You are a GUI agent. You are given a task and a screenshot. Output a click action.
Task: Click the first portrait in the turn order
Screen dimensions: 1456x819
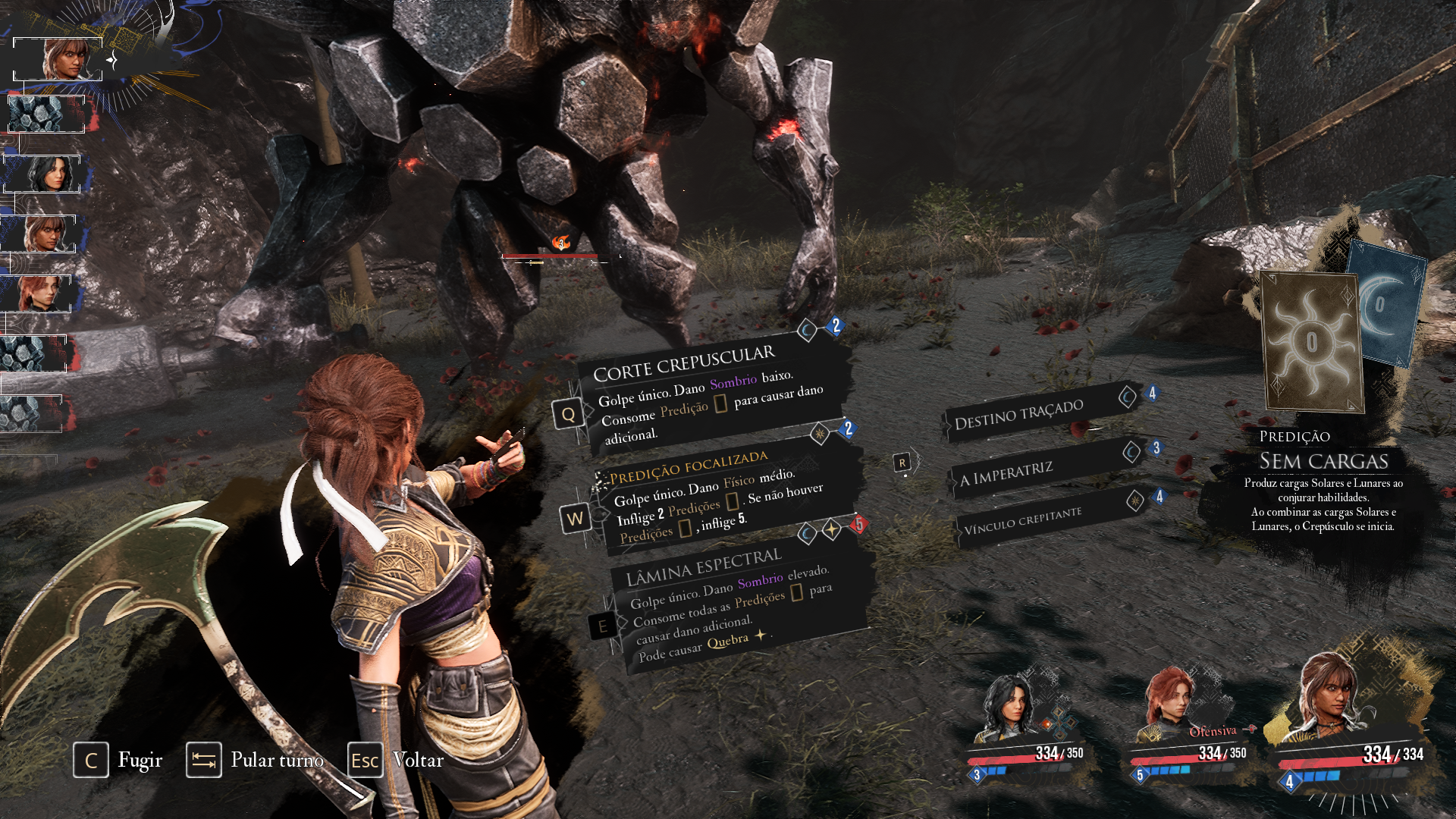(x=58, y=59)
